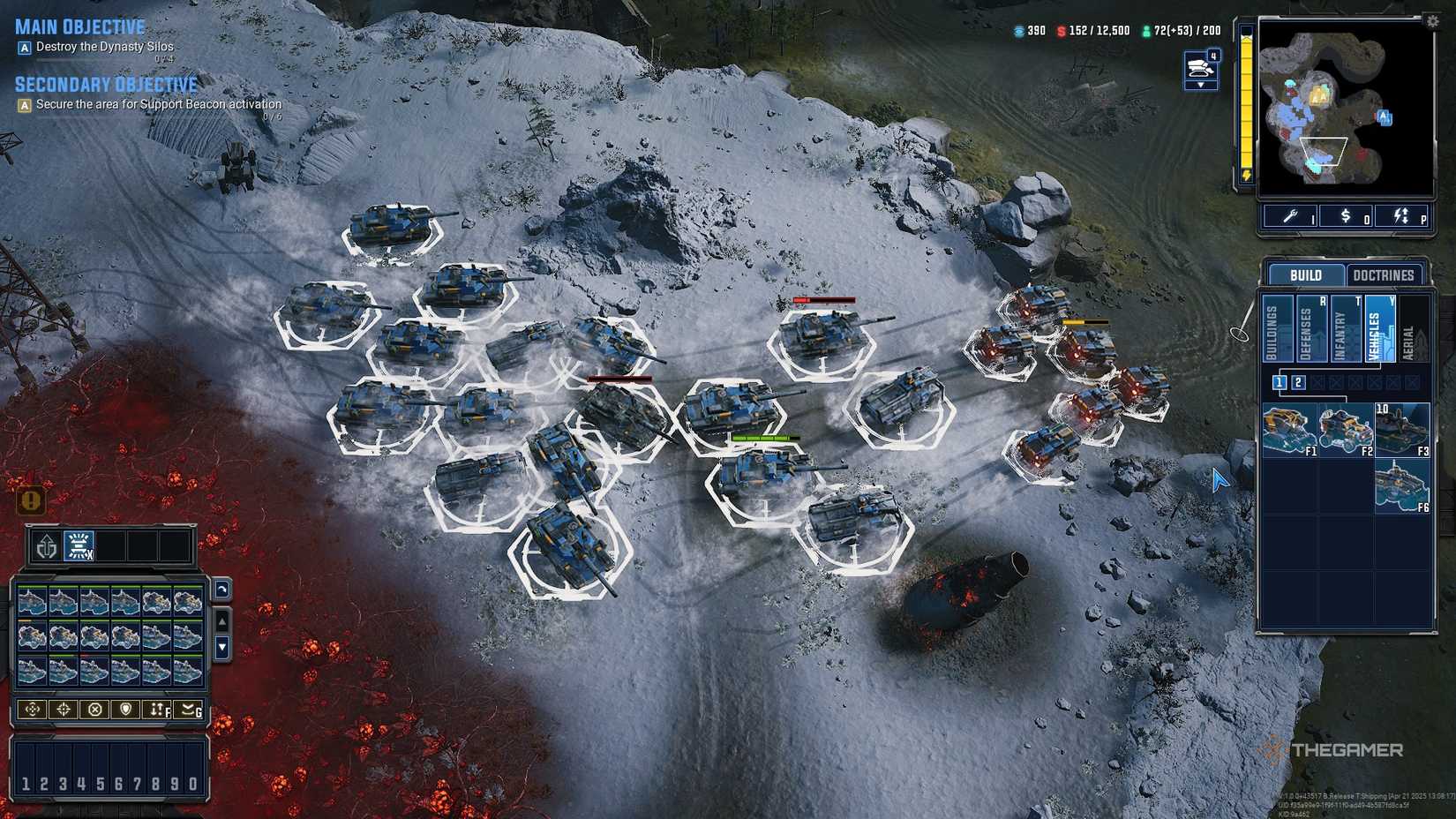The height and width of the screenshot is (819, 1456).
Task: Click the down arrow on unit roster
Action: 221,647
